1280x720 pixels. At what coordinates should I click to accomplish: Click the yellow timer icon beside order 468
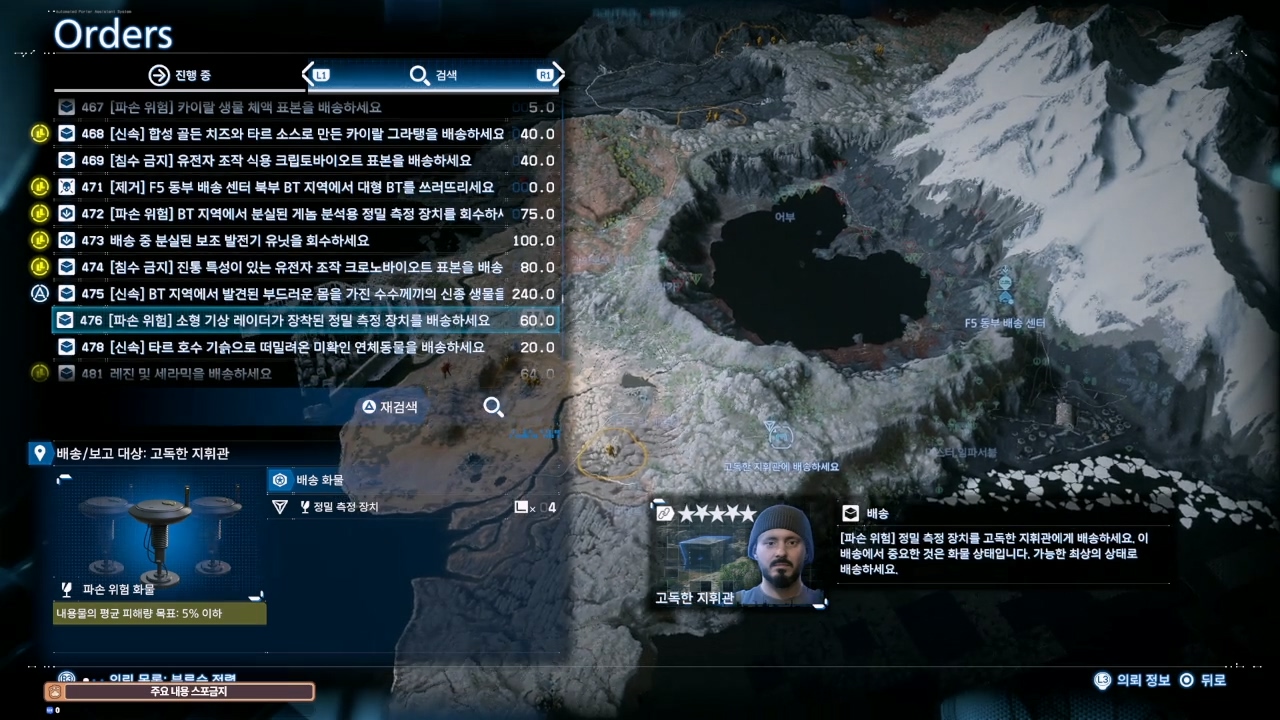(x=40, y=133)
